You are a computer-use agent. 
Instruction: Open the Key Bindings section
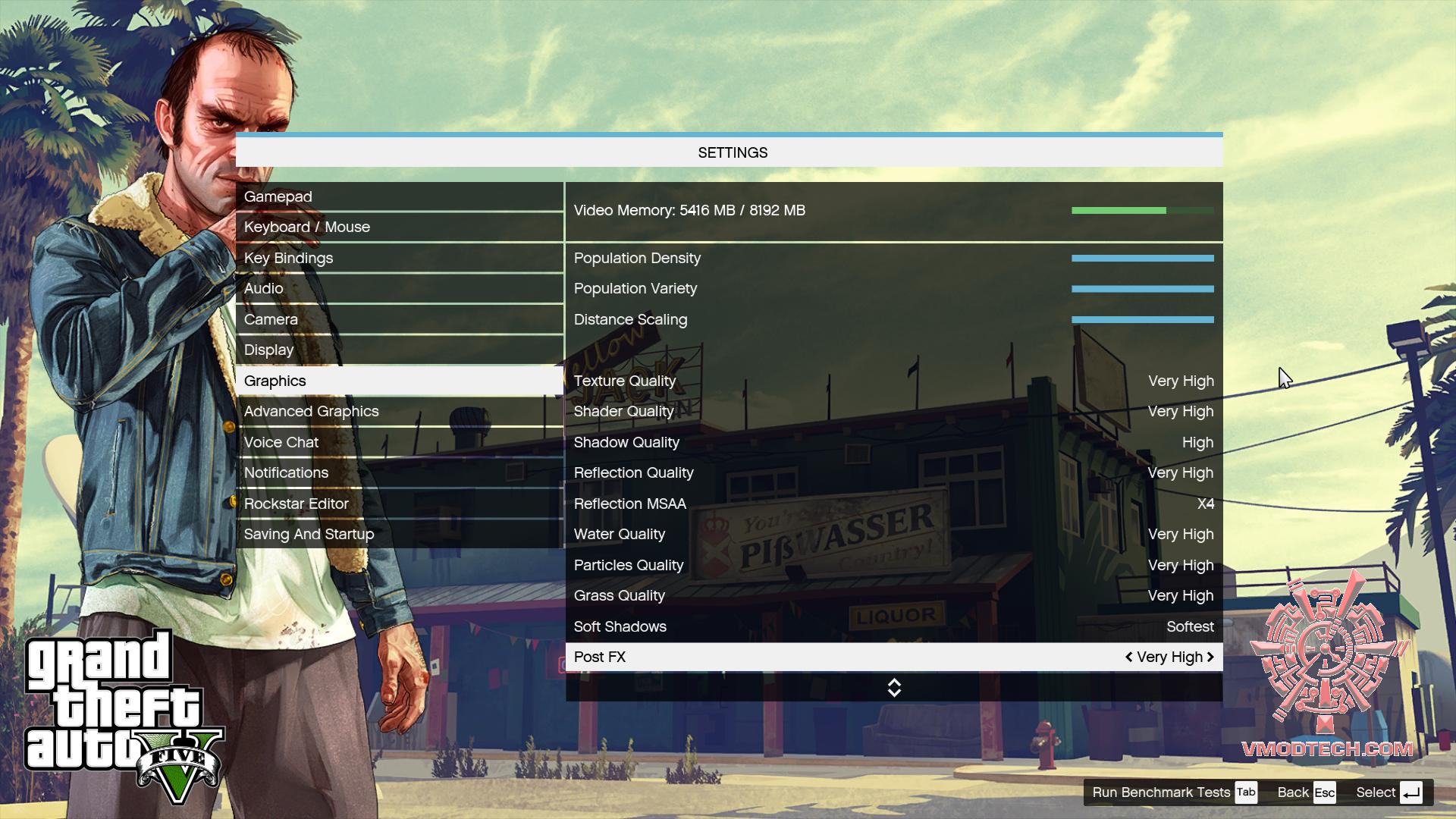(399, 259)
